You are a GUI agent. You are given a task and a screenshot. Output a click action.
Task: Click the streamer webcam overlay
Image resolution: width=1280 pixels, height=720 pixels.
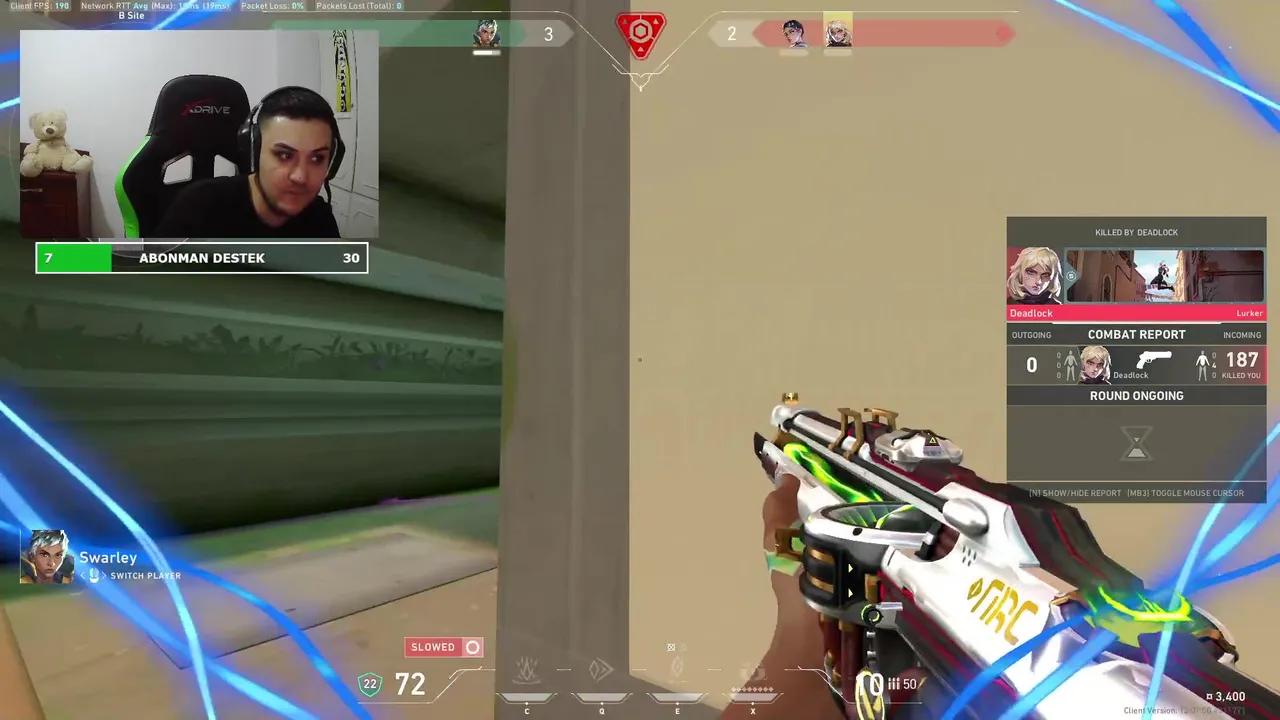tap(198, 135)
